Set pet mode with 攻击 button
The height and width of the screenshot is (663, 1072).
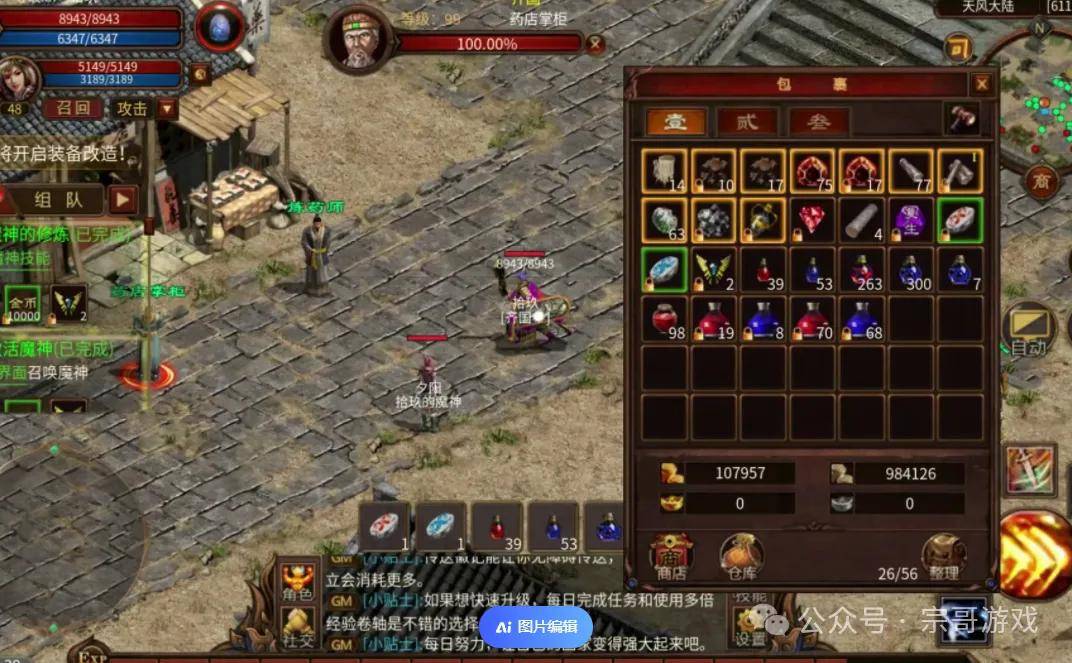coord(132,108)
